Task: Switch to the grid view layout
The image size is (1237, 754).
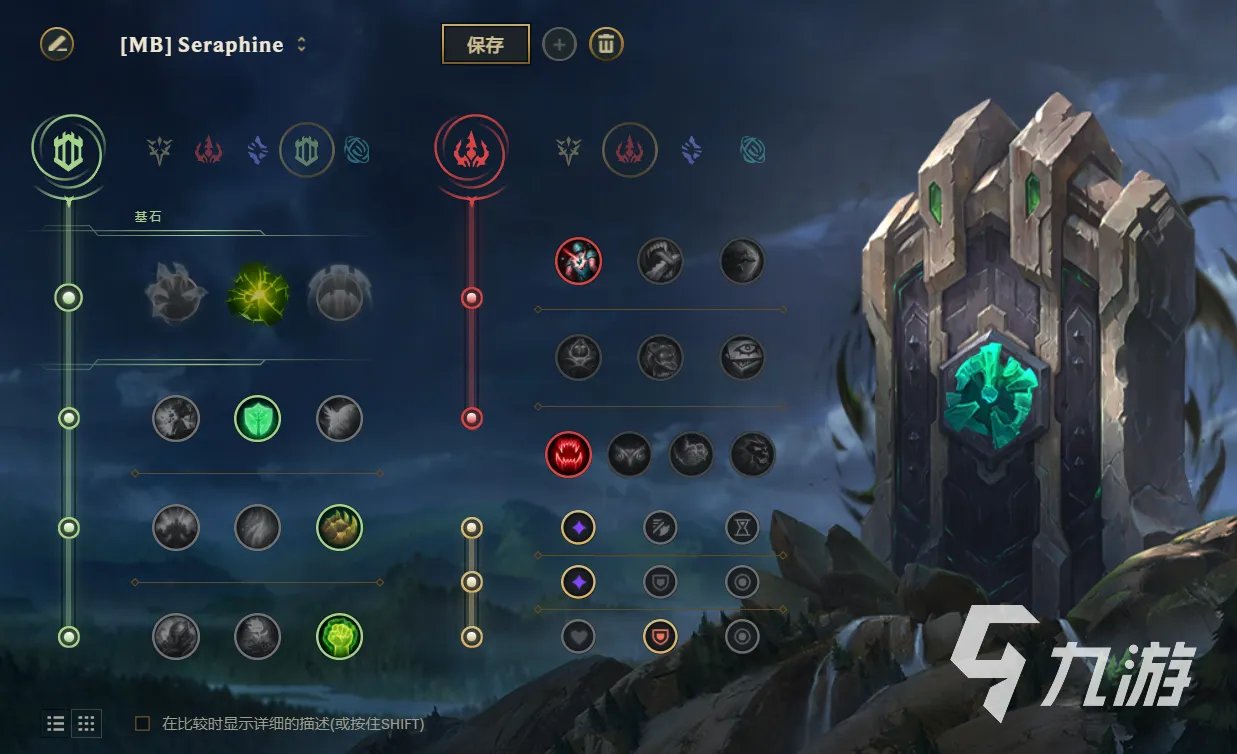Action: click(87, 723)
